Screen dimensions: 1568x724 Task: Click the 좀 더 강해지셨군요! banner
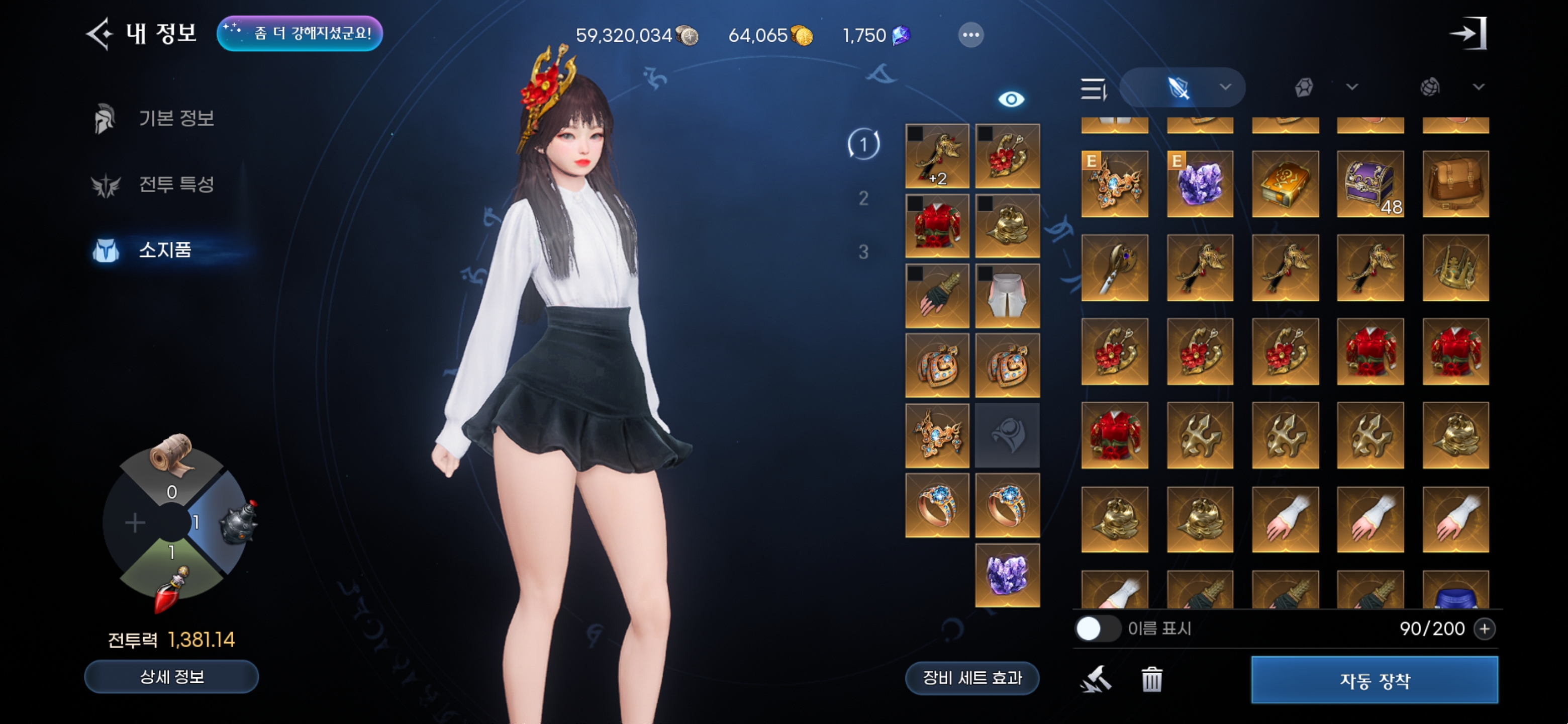pyautogui.click(x=300, y=34)
